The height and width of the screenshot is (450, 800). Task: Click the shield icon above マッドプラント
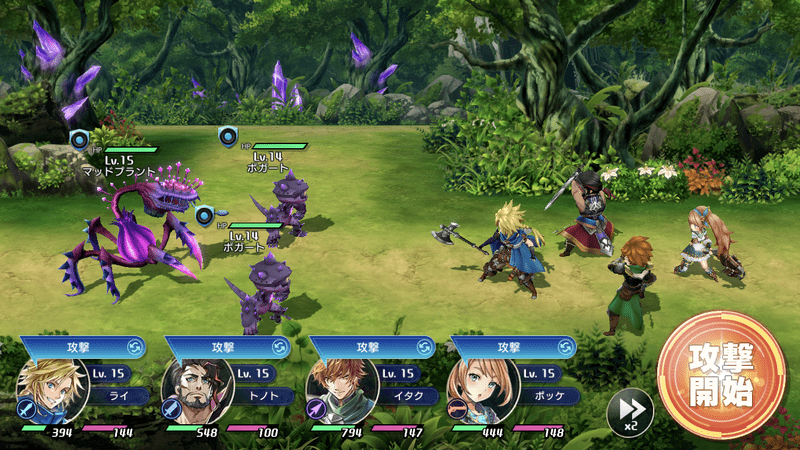tap(79, 138)
